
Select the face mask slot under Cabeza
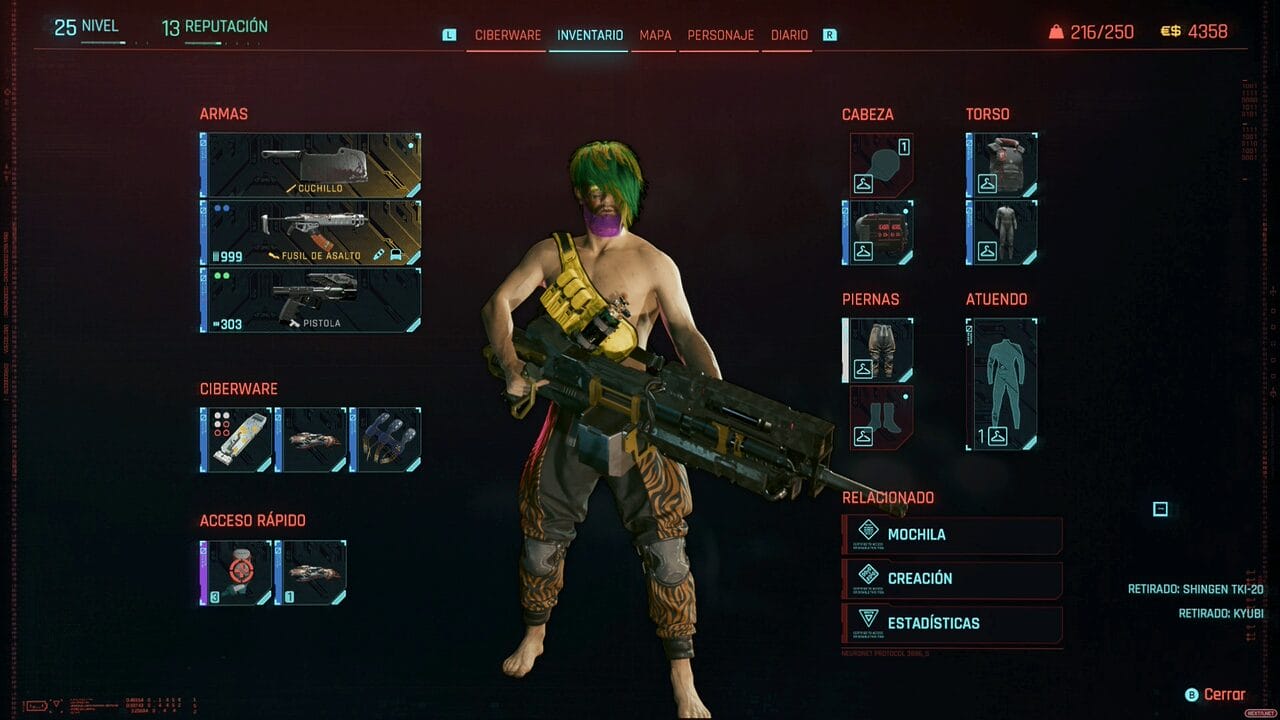[x=880, y=232]
